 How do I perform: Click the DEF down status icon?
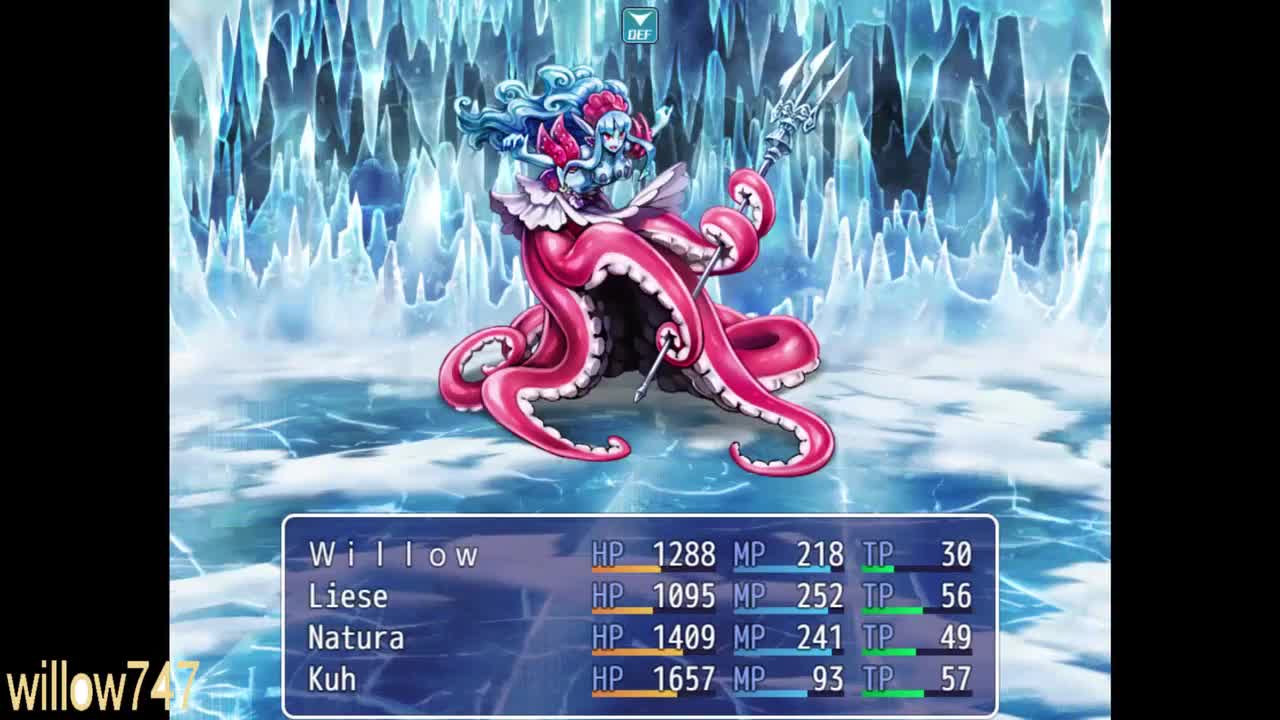click(x=639, y=26)
